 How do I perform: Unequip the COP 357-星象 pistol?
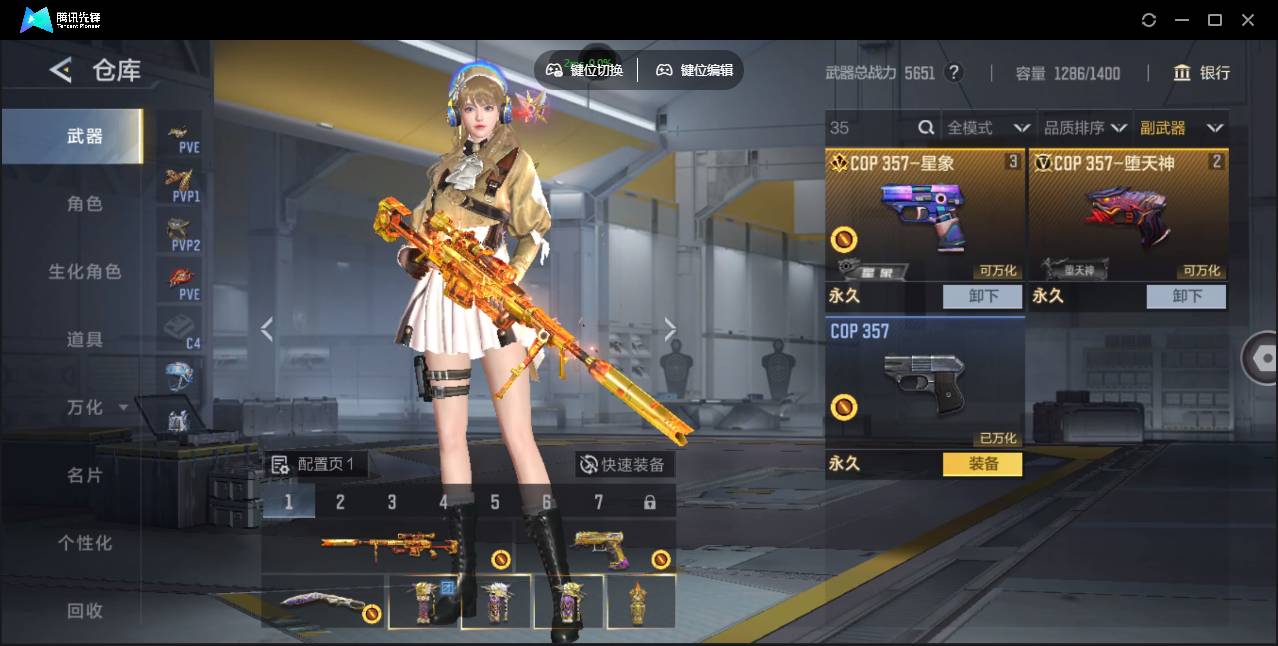click(x=982, y=296)
